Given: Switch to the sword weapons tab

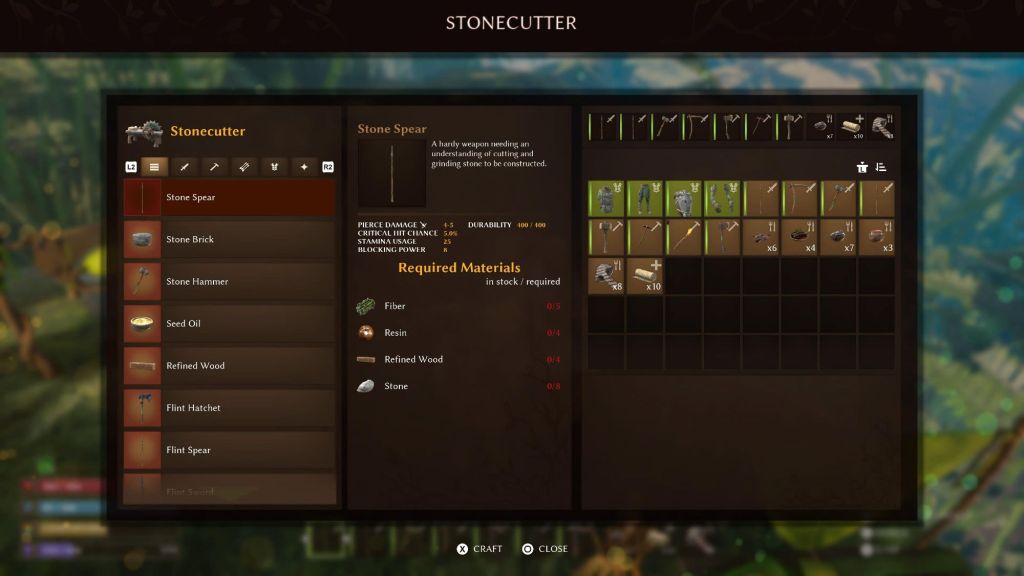Looking at the screenshot, I should click(x=184, y=167).
